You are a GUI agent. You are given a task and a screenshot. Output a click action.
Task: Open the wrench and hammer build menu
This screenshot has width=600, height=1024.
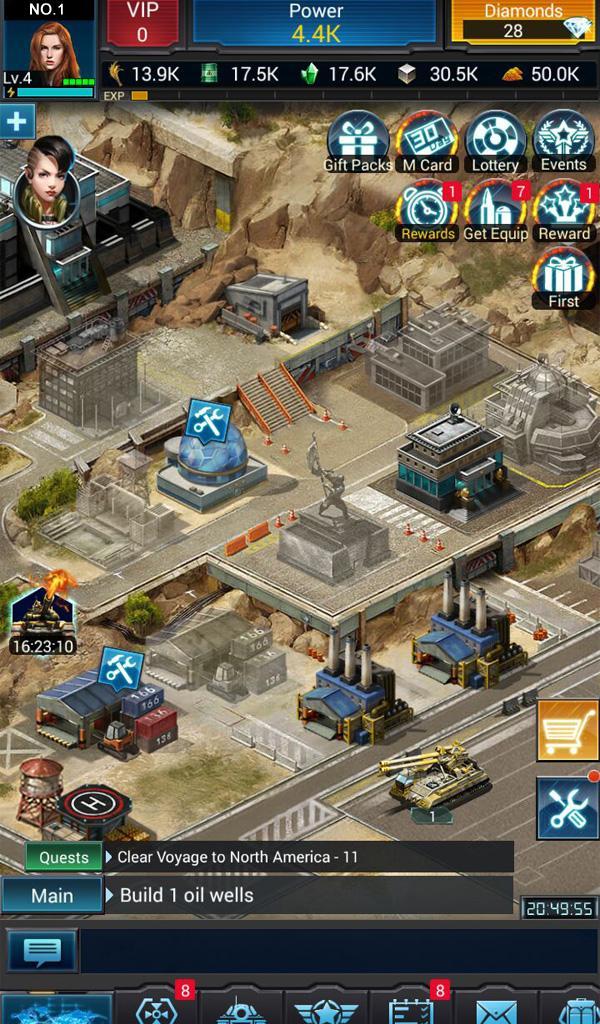tap(568, 807)
